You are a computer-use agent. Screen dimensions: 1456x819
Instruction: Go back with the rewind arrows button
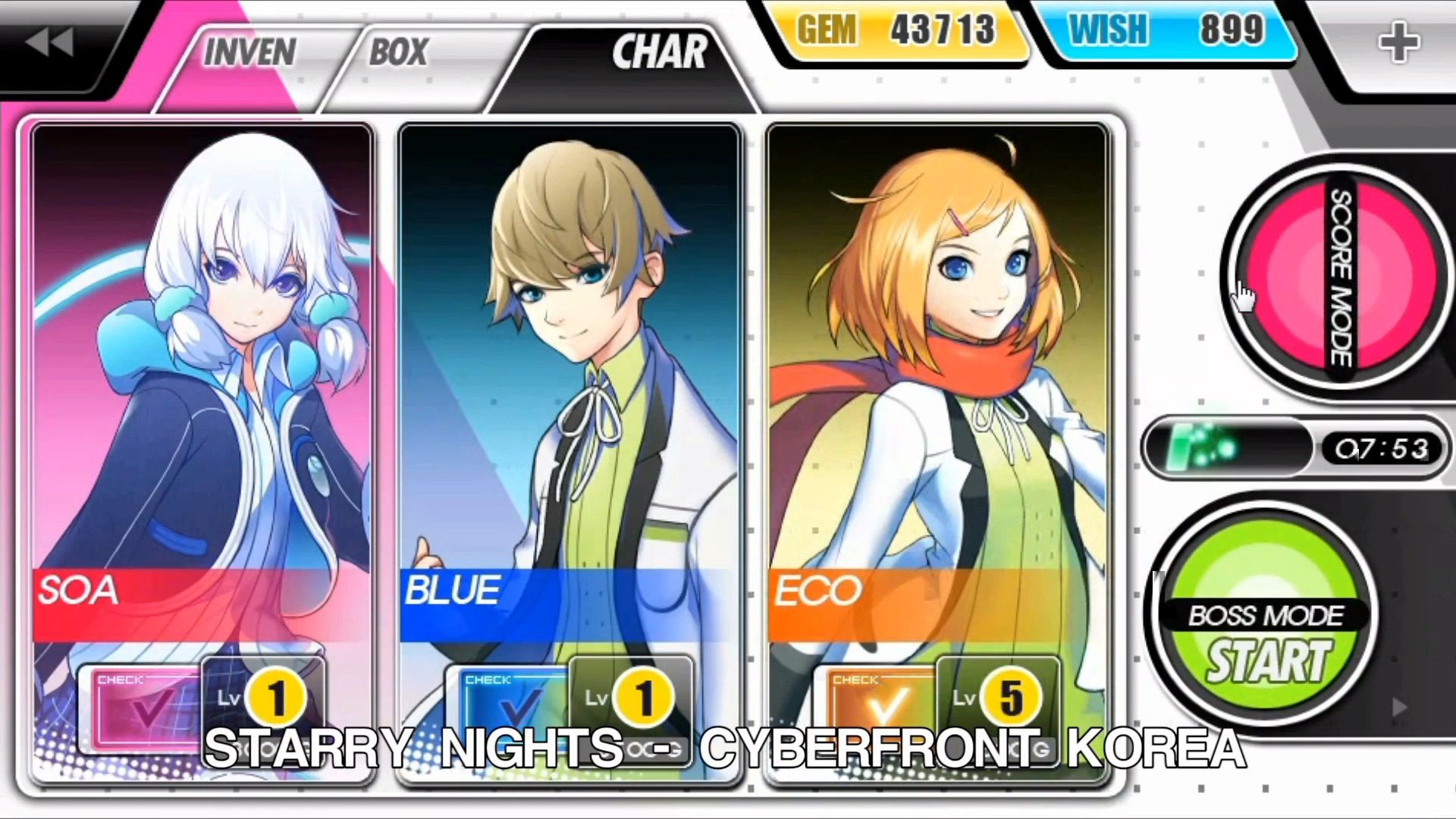50,42
